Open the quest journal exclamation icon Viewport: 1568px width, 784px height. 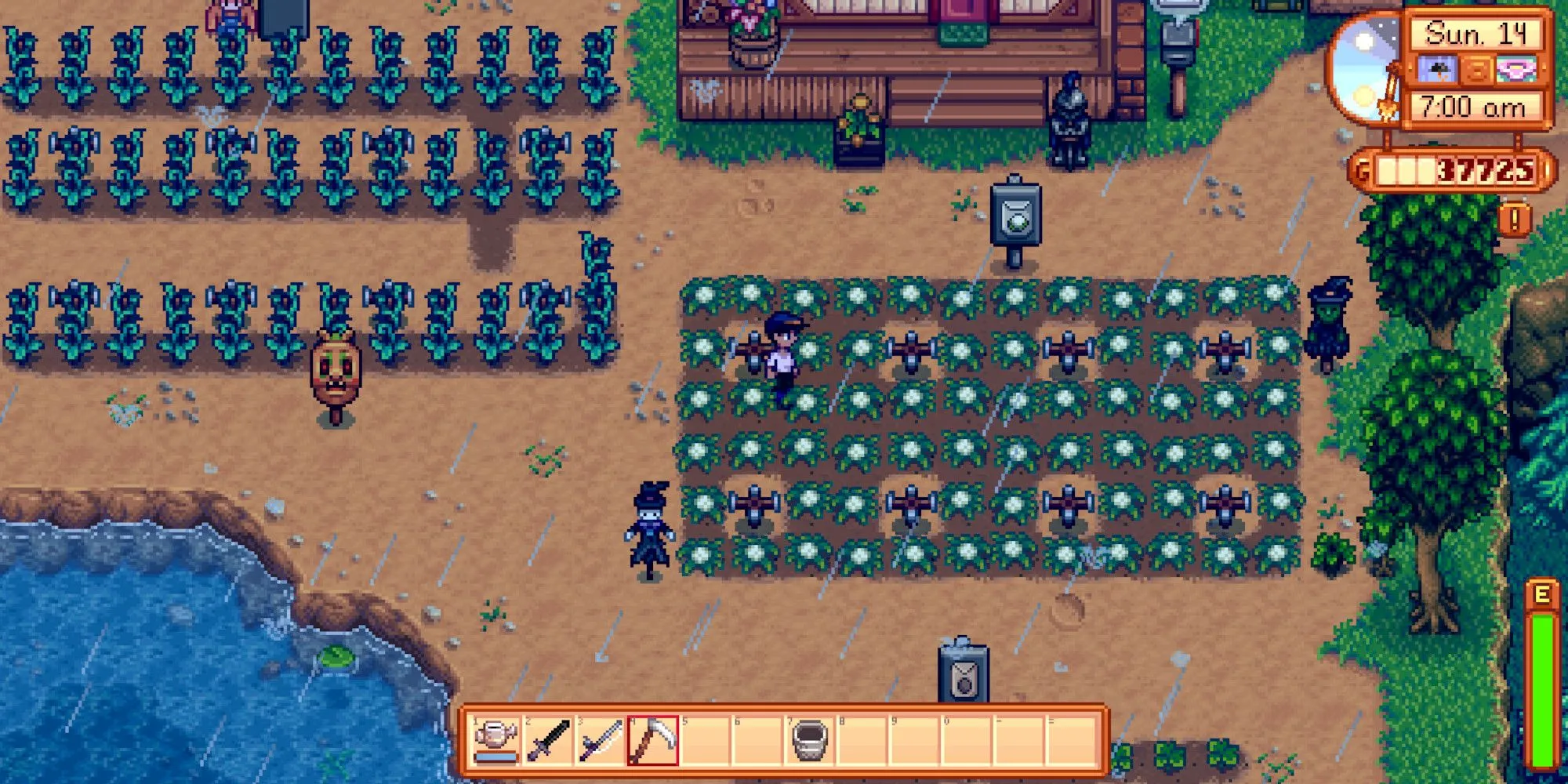1514,220
